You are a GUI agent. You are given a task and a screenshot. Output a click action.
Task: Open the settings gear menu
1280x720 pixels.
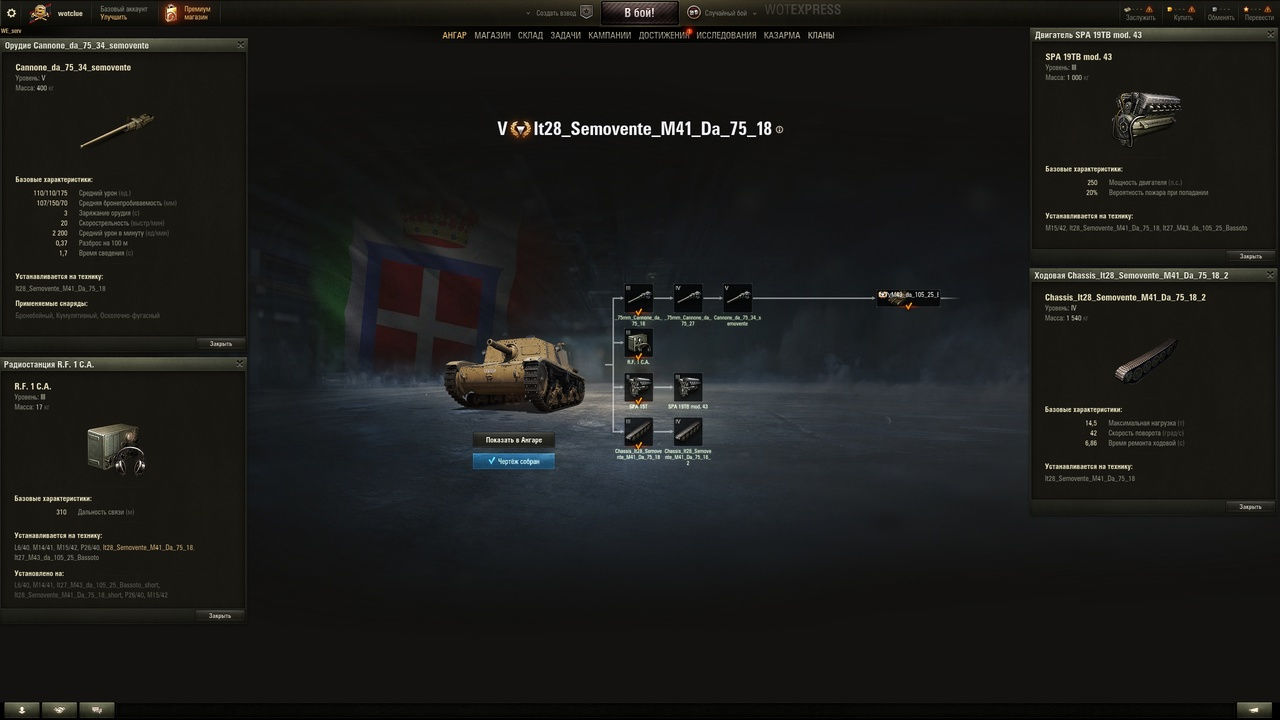(x=12, y=13)
